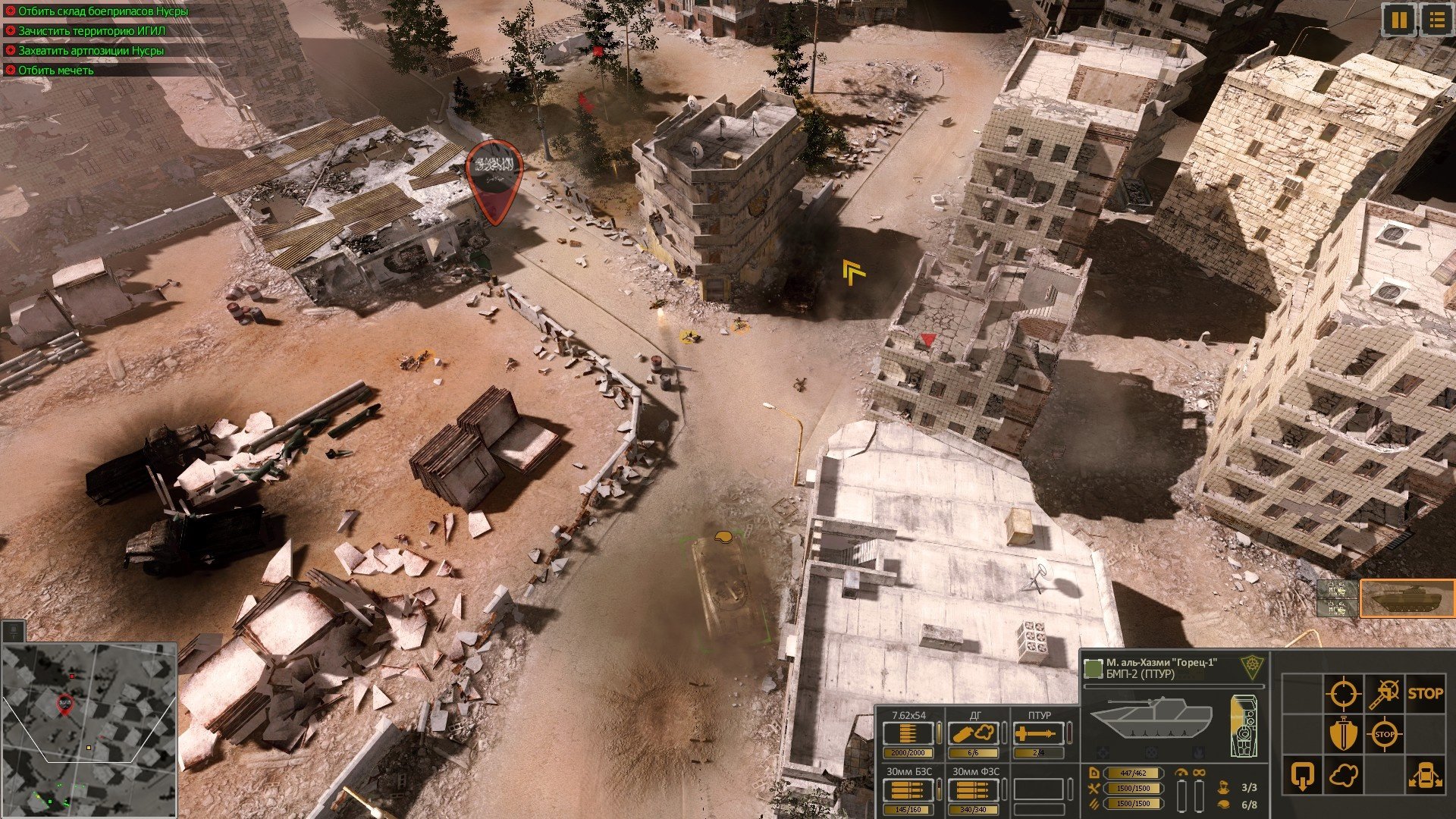Choose 30мм БЗС armor-piercing rounds
1456x819 pixels.
[x=908, y=790]
